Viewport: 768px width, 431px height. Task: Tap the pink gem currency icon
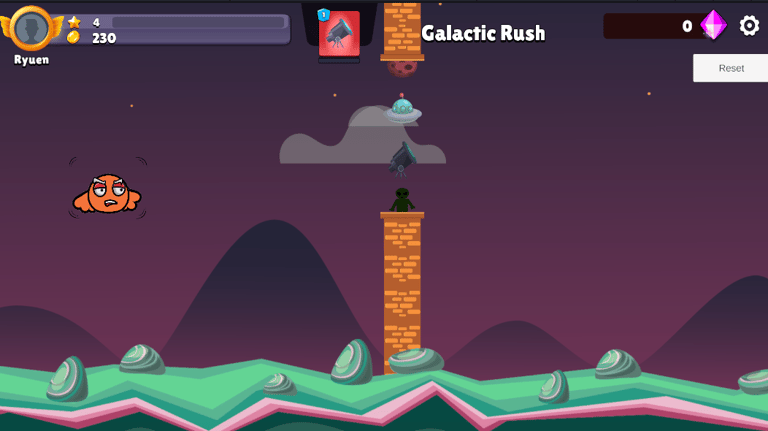point(713,25)
